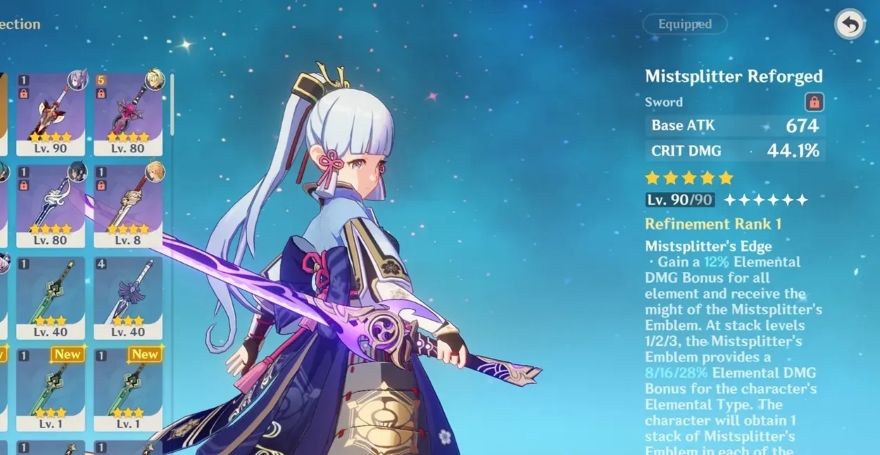This screenshot has height=455, width=880.
Task: Pick the Lv. 8 sword
Action: 128,205
